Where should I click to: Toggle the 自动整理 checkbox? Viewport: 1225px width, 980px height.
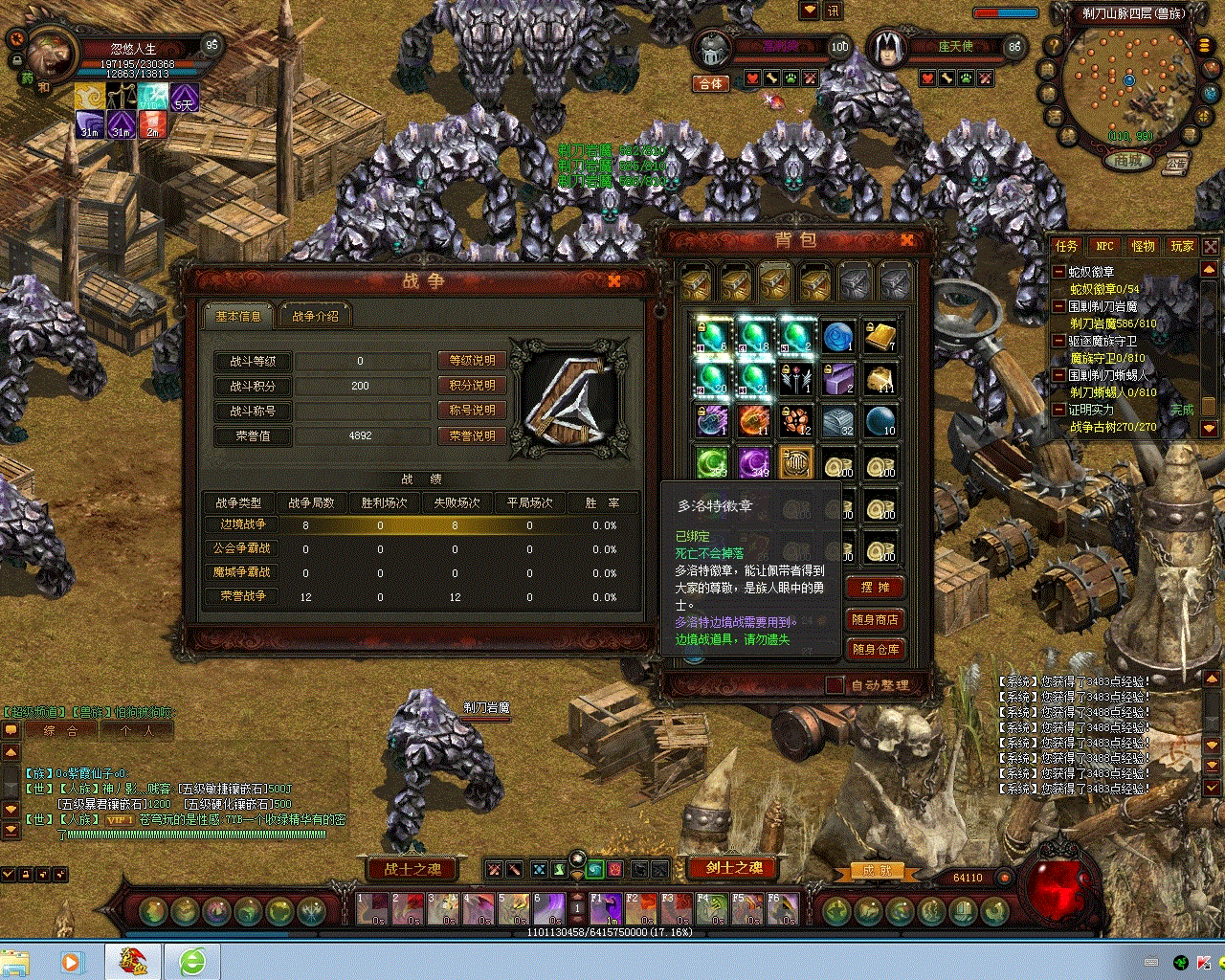[x=835, y=685]
